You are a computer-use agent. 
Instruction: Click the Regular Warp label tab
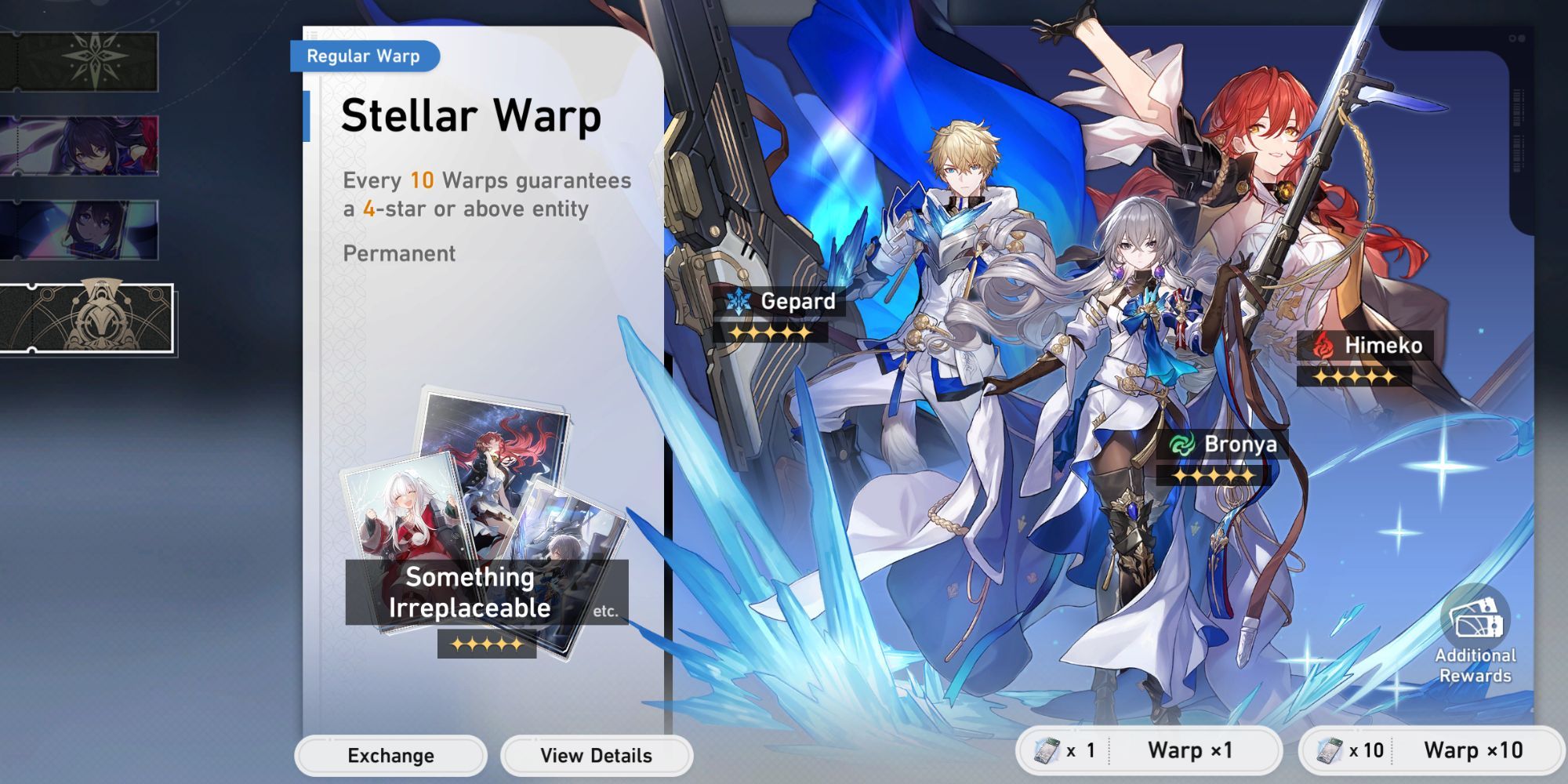(x=365, y=56)
